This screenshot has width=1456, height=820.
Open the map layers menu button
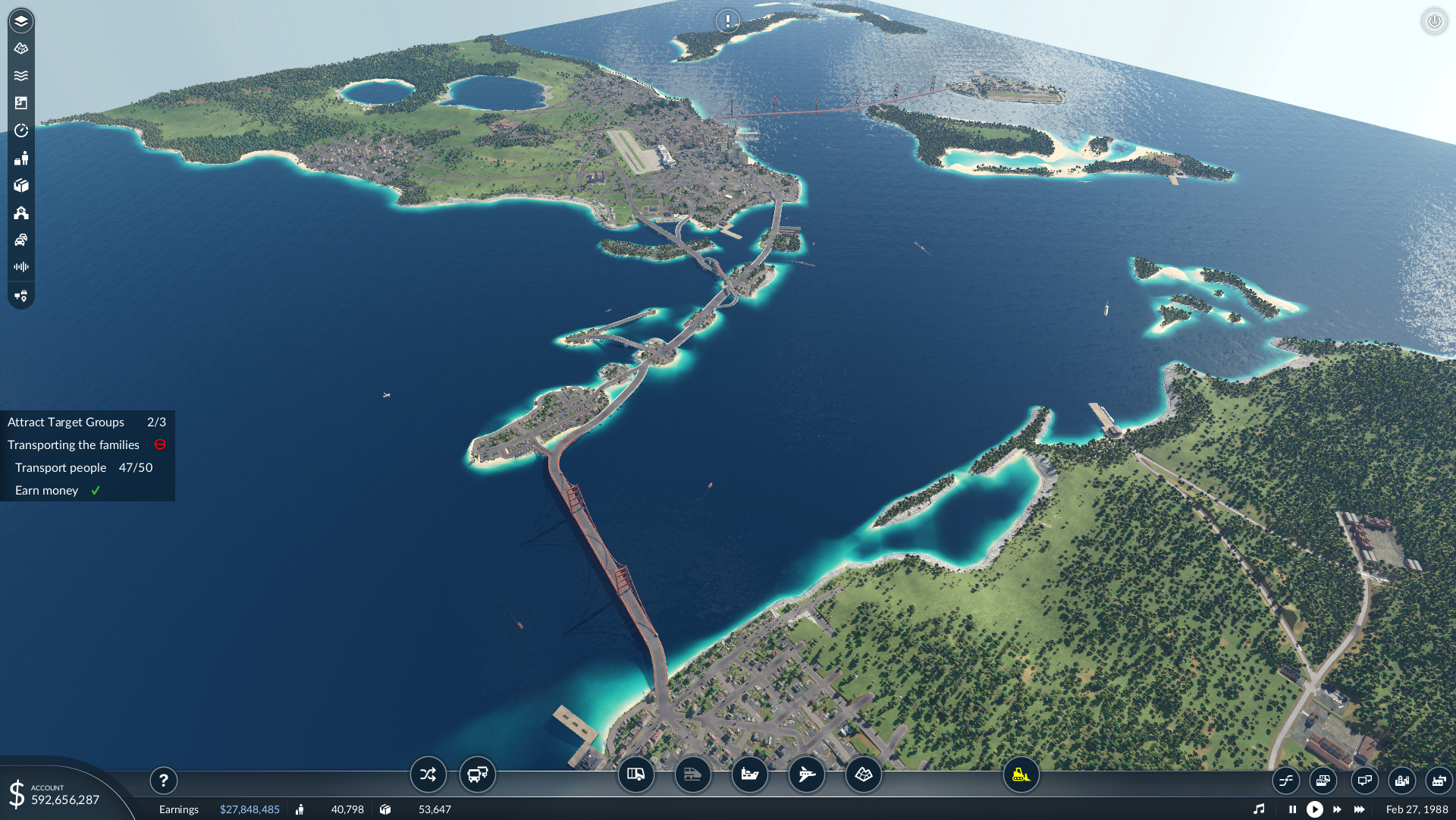pyautogui.click(x=21, y=21)
